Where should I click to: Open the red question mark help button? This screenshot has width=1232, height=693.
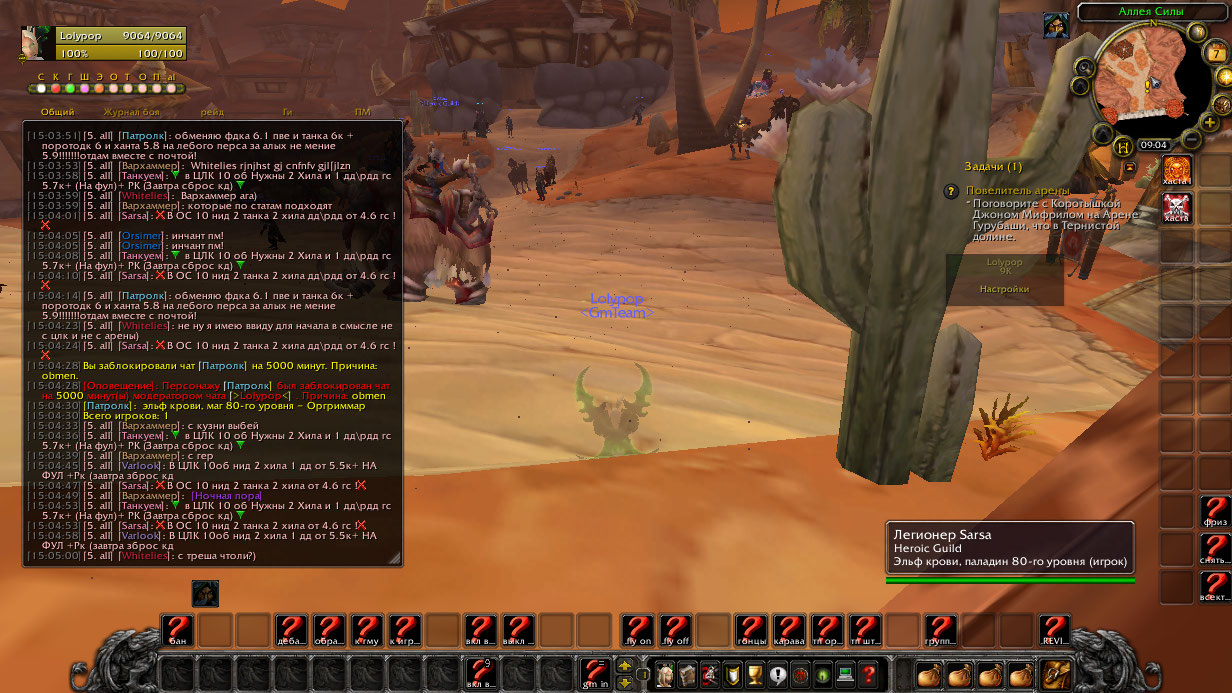(x=869, y=675)
